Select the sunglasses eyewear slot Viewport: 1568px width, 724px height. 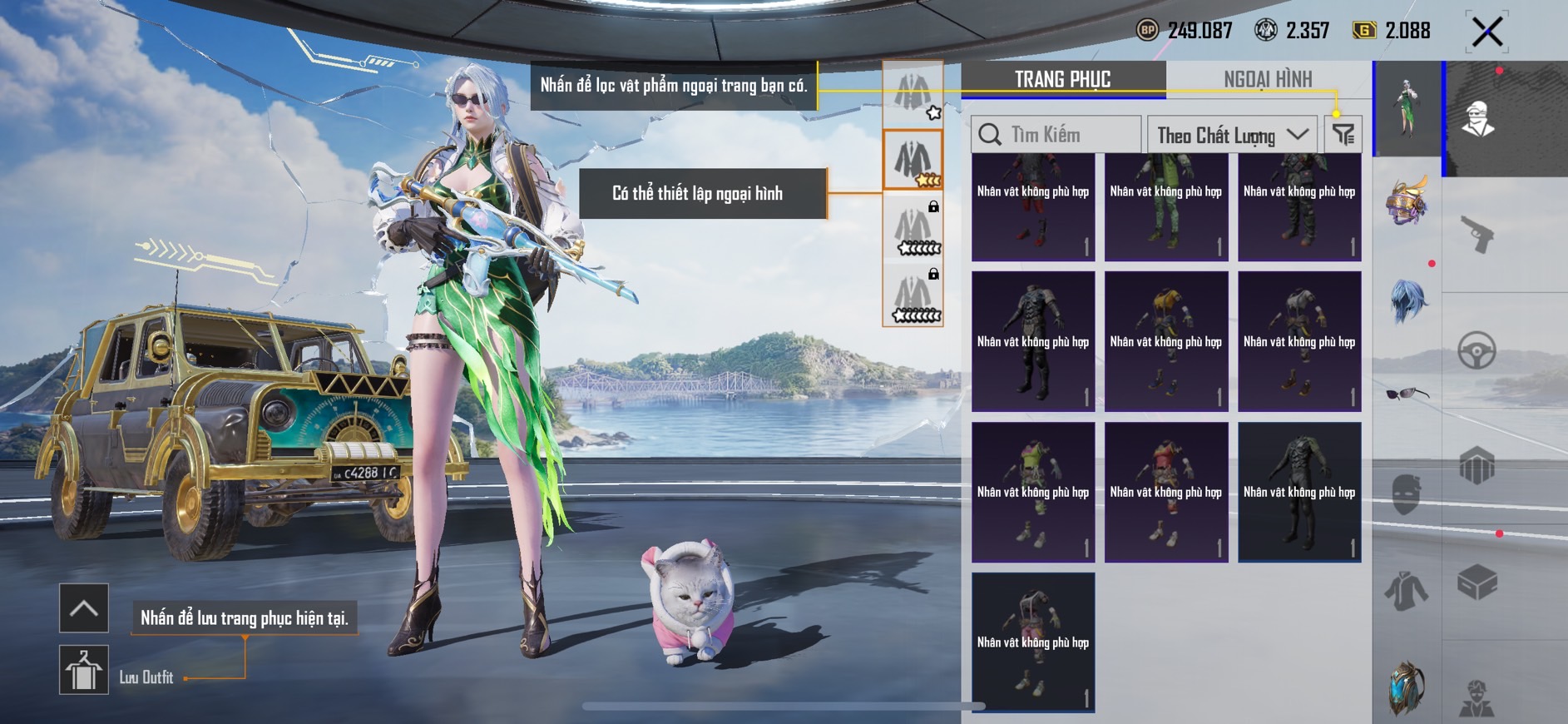(x=1407, y=394)
